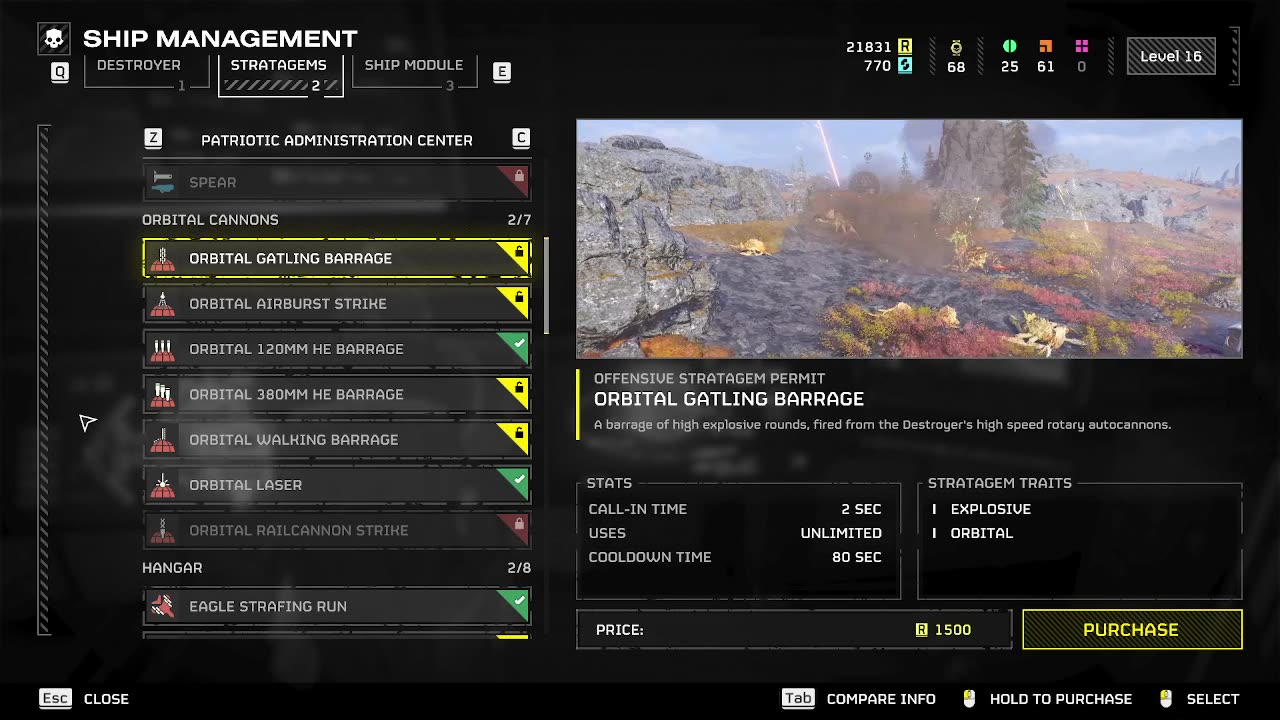The image size is (1280, 720).
Task: Click the stratagem preview video thumbnail
Action: [x=908, y=239]
